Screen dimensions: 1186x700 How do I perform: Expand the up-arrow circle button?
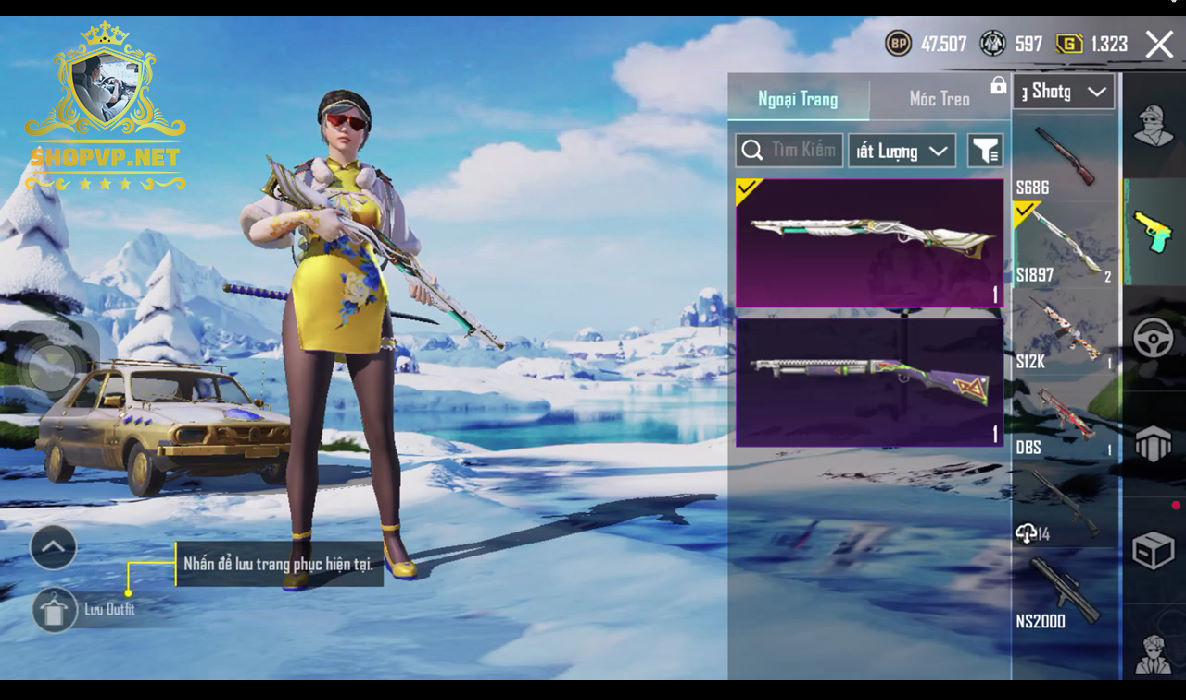54,547
